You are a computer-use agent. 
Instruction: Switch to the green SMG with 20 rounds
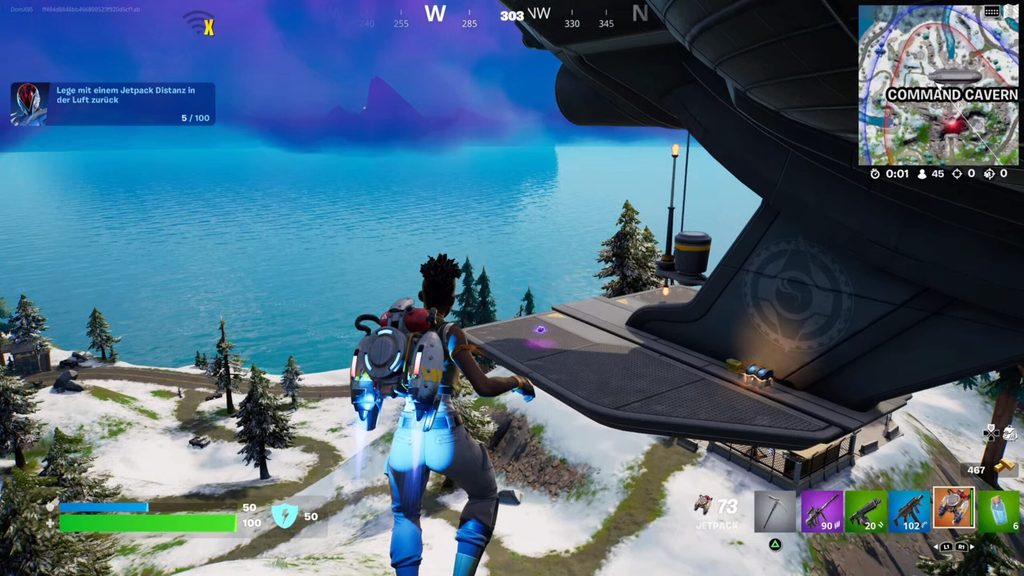pyautogui.click(x=865, y=510)
